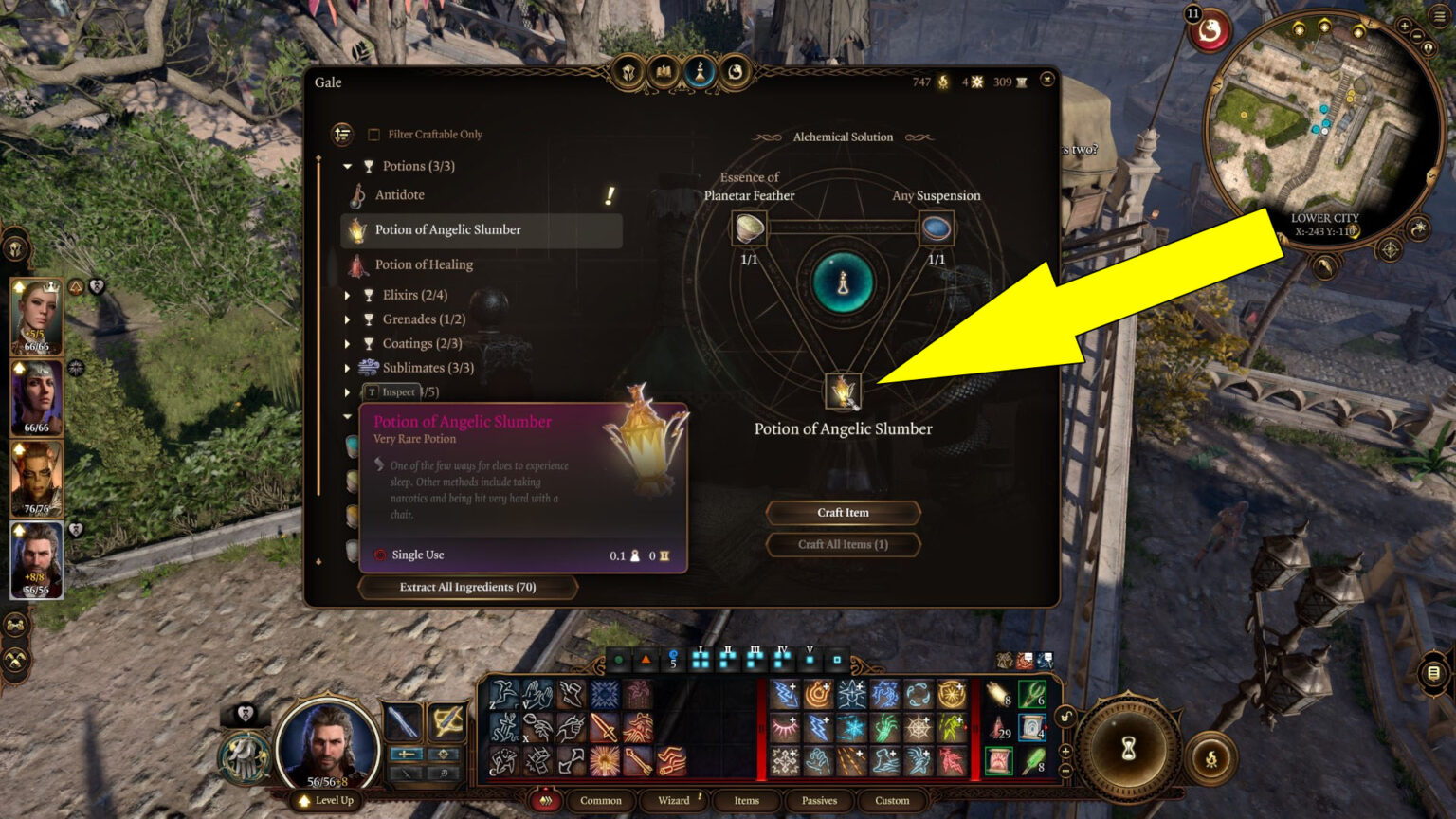
Task: Collapse the Potions (3/3) category
Action: click(x=347, y=165)
